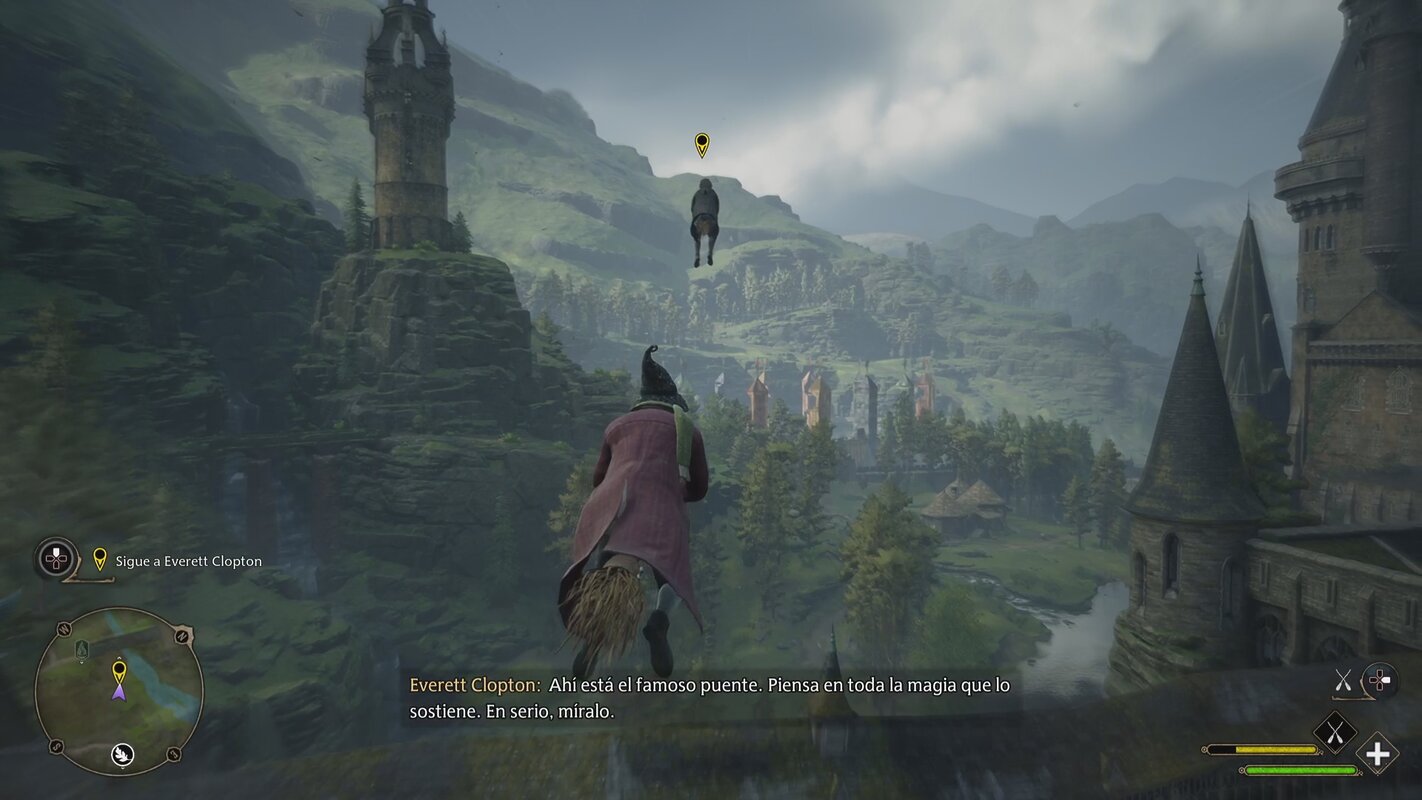1422x800 pixels.
Task: Click the D-pad prompt beside the broom icon
Action: pos(1379,679)
